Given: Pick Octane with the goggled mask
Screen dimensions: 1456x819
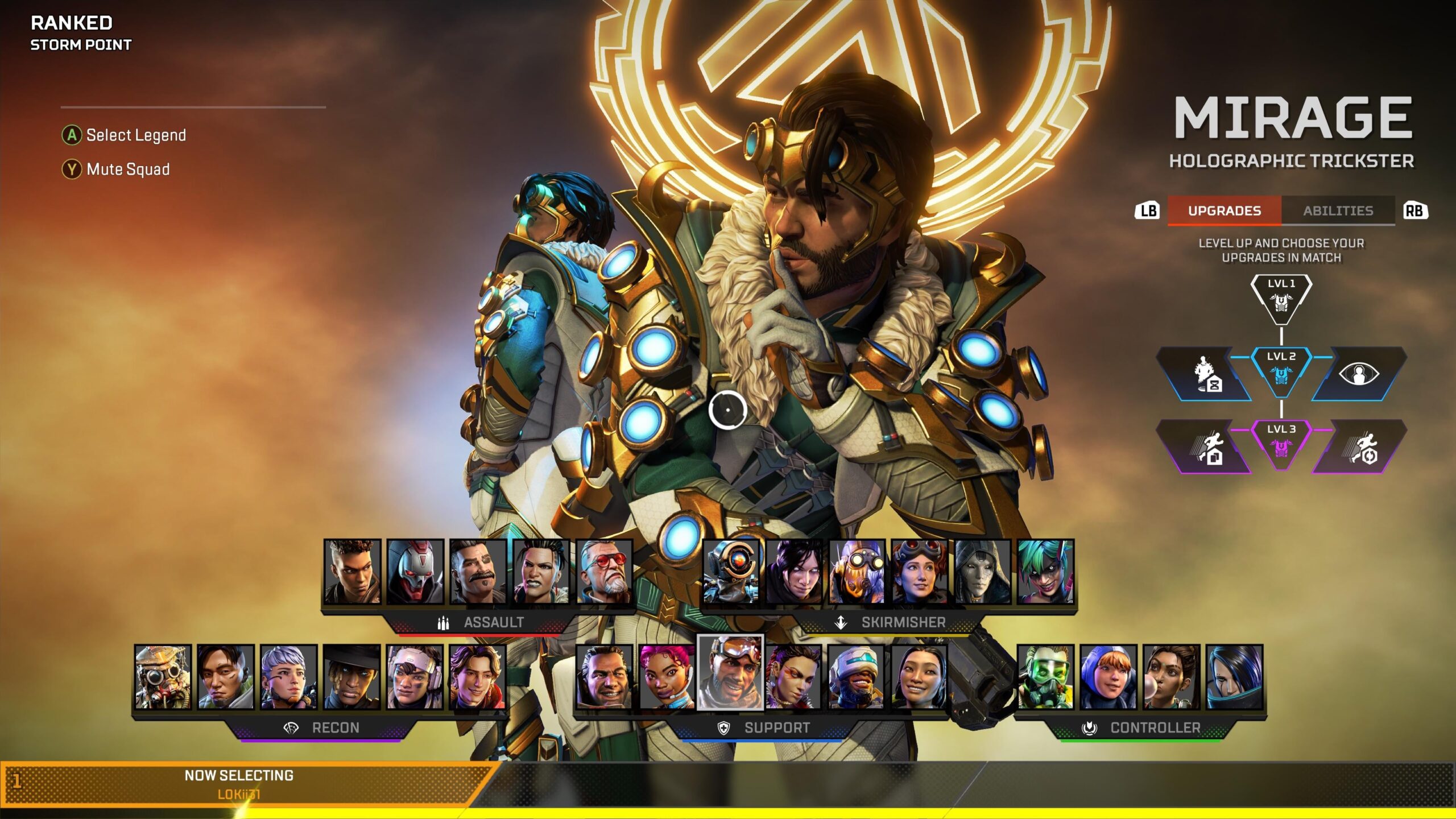Looking at the screenshot, I should click(857, 571).
